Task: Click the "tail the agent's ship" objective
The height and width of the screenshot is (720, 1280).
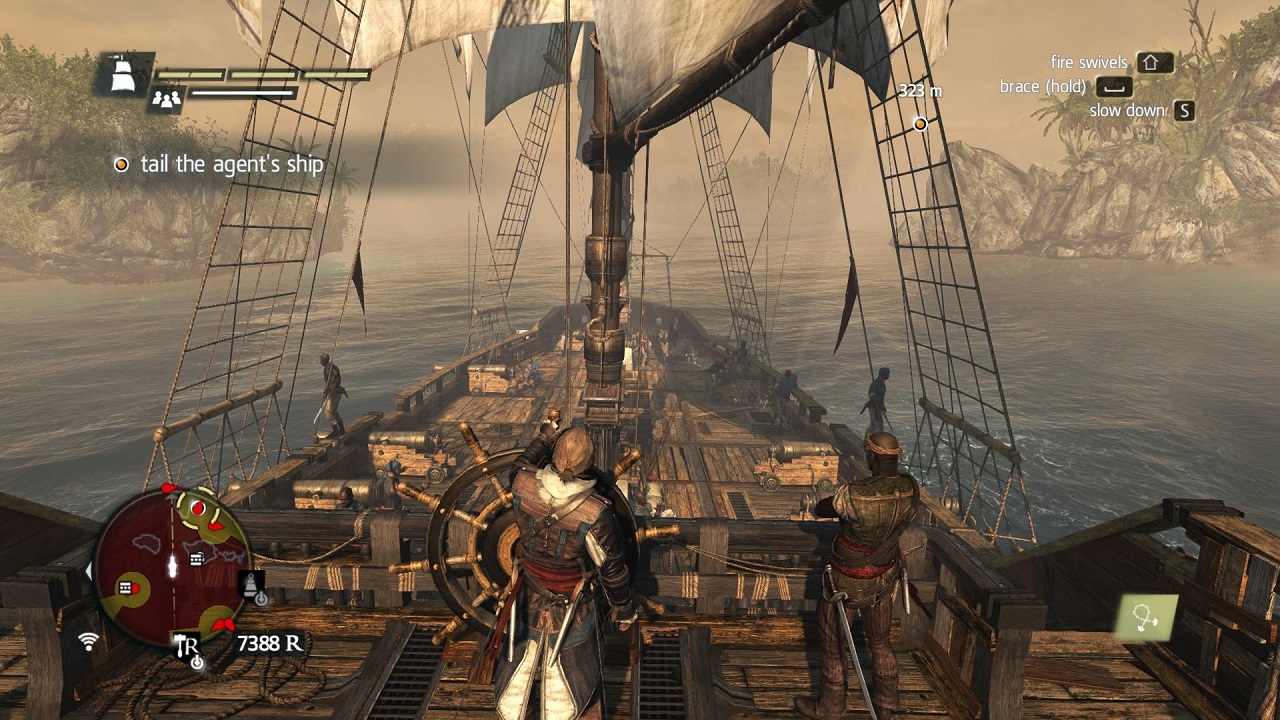Action: pos(232,164)
